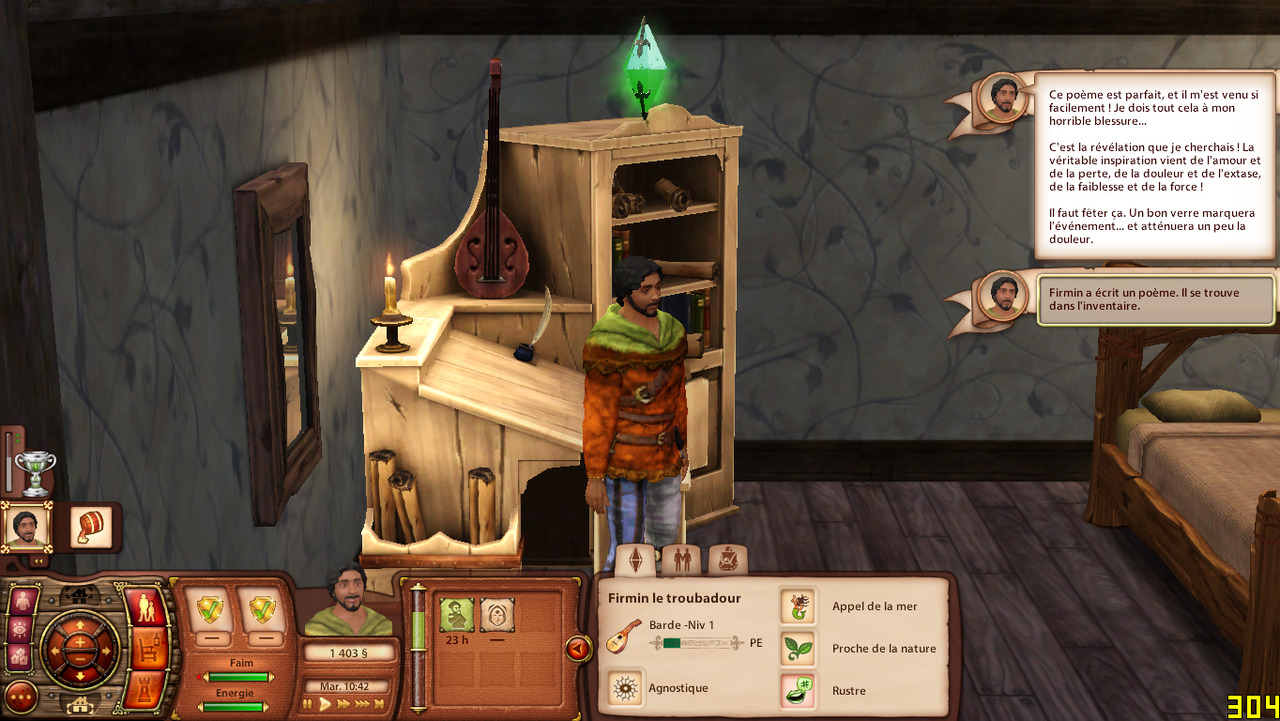Pause the game speed
1280x721 pixels.
pos(309,704)
